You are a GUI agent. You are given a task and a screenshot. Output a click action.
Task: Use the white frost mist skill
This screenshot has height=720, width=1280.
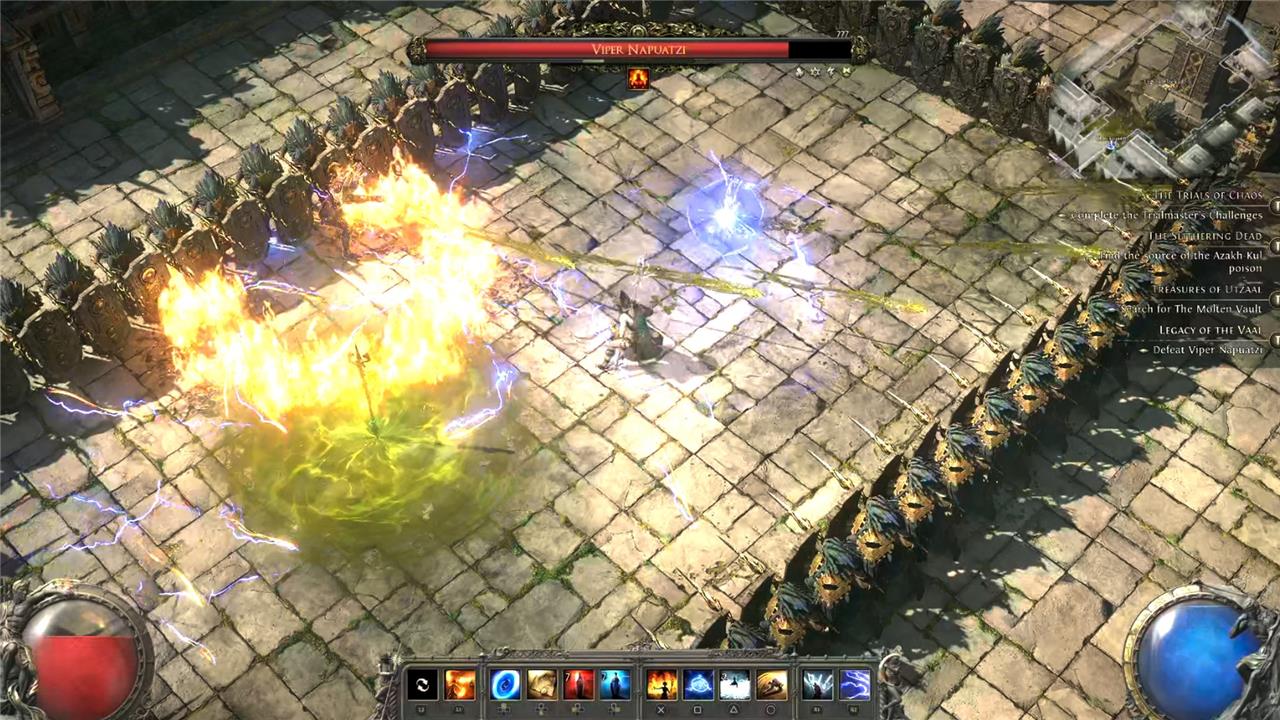click(735, 685)
